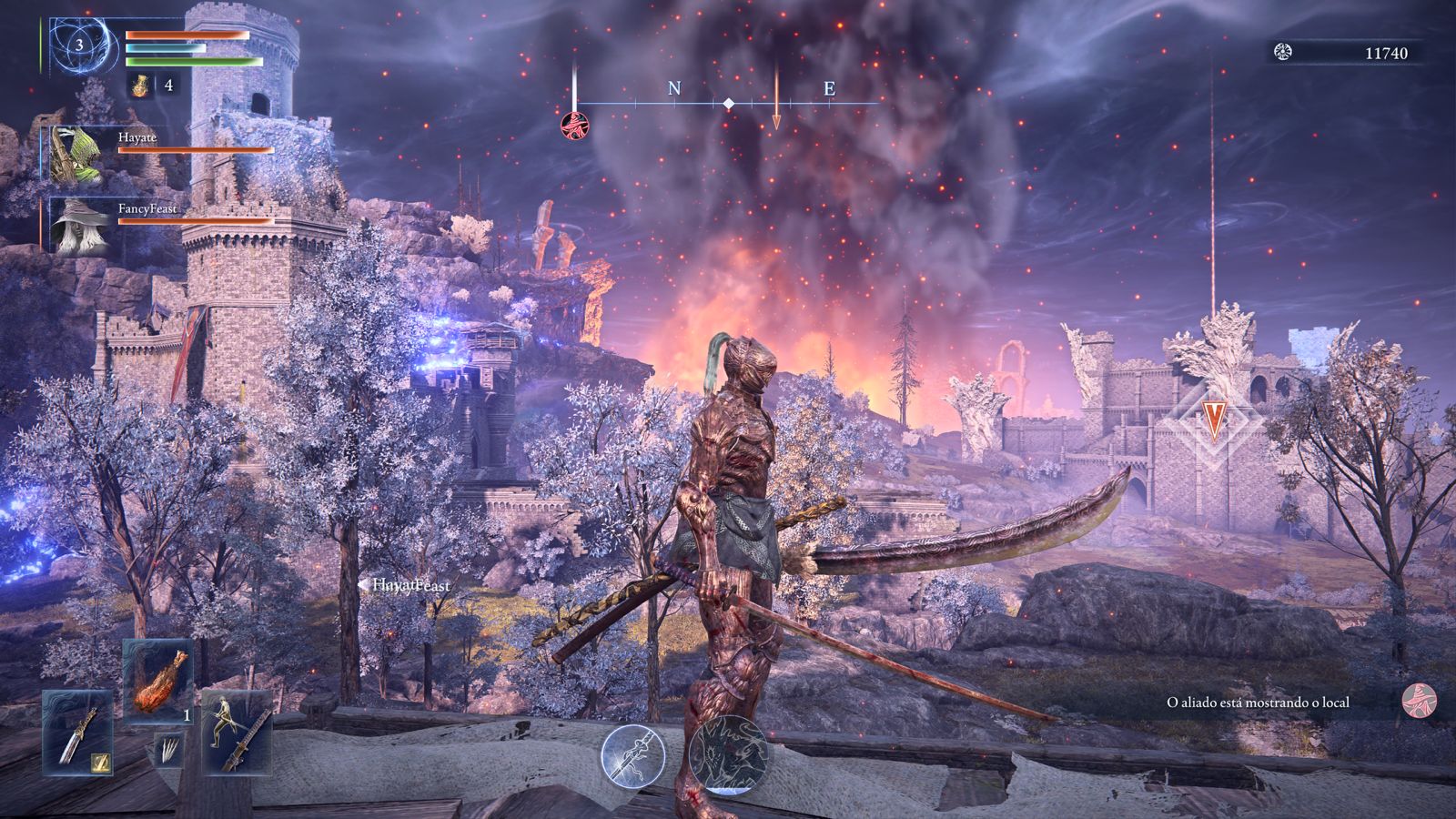Select the left-hand blade weapon slot
This screenshot has height=819, width=1456.
(77, 733)
